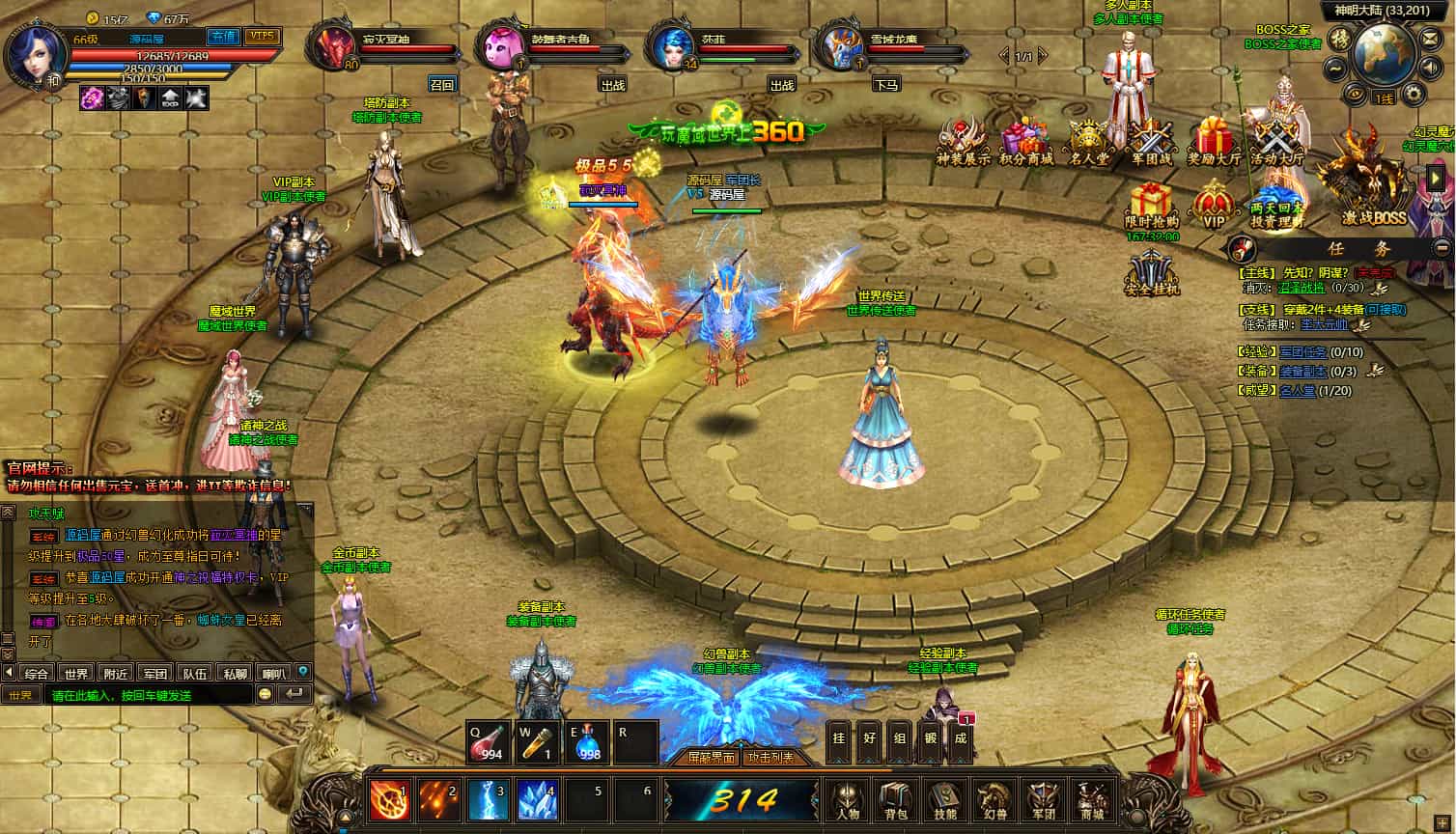Collapse the 任务 quest tracker panel
This screenshot has width=1456, height=834.
pos(1442,248)
